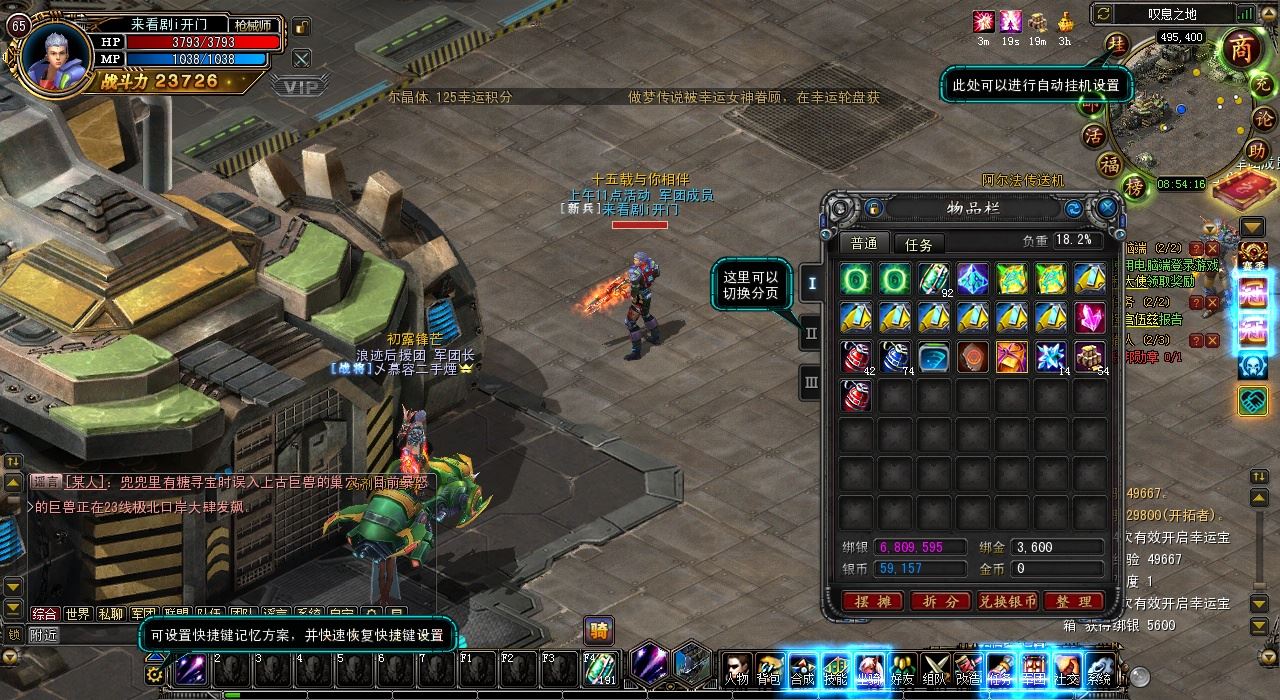Open the 商 shop button by minimap
Screen dimensions: 1280x700
click(1241, 50)
